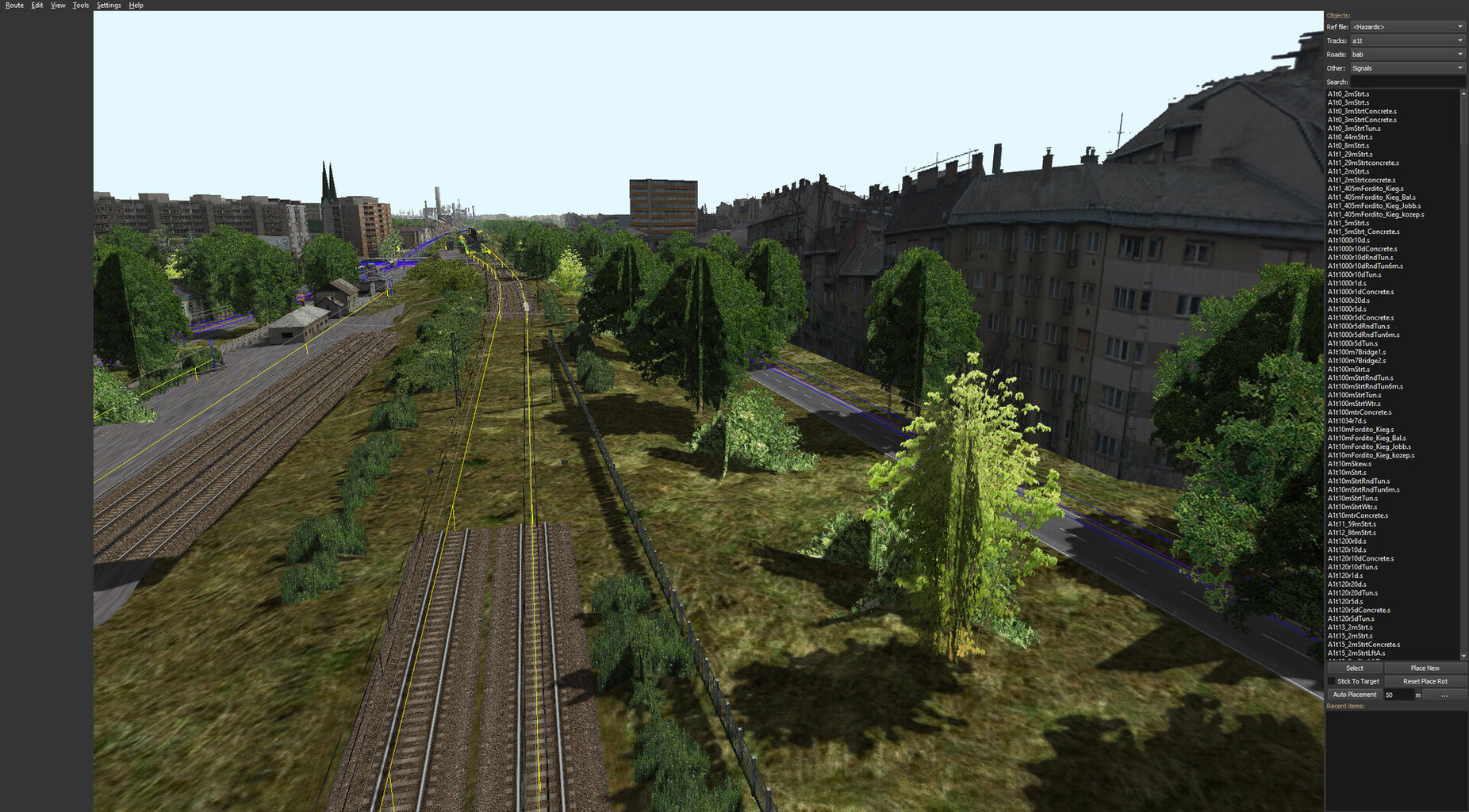Click the Reset Place Rot button
This screenshot has height=812, width=1469.
click(1424, 680)
